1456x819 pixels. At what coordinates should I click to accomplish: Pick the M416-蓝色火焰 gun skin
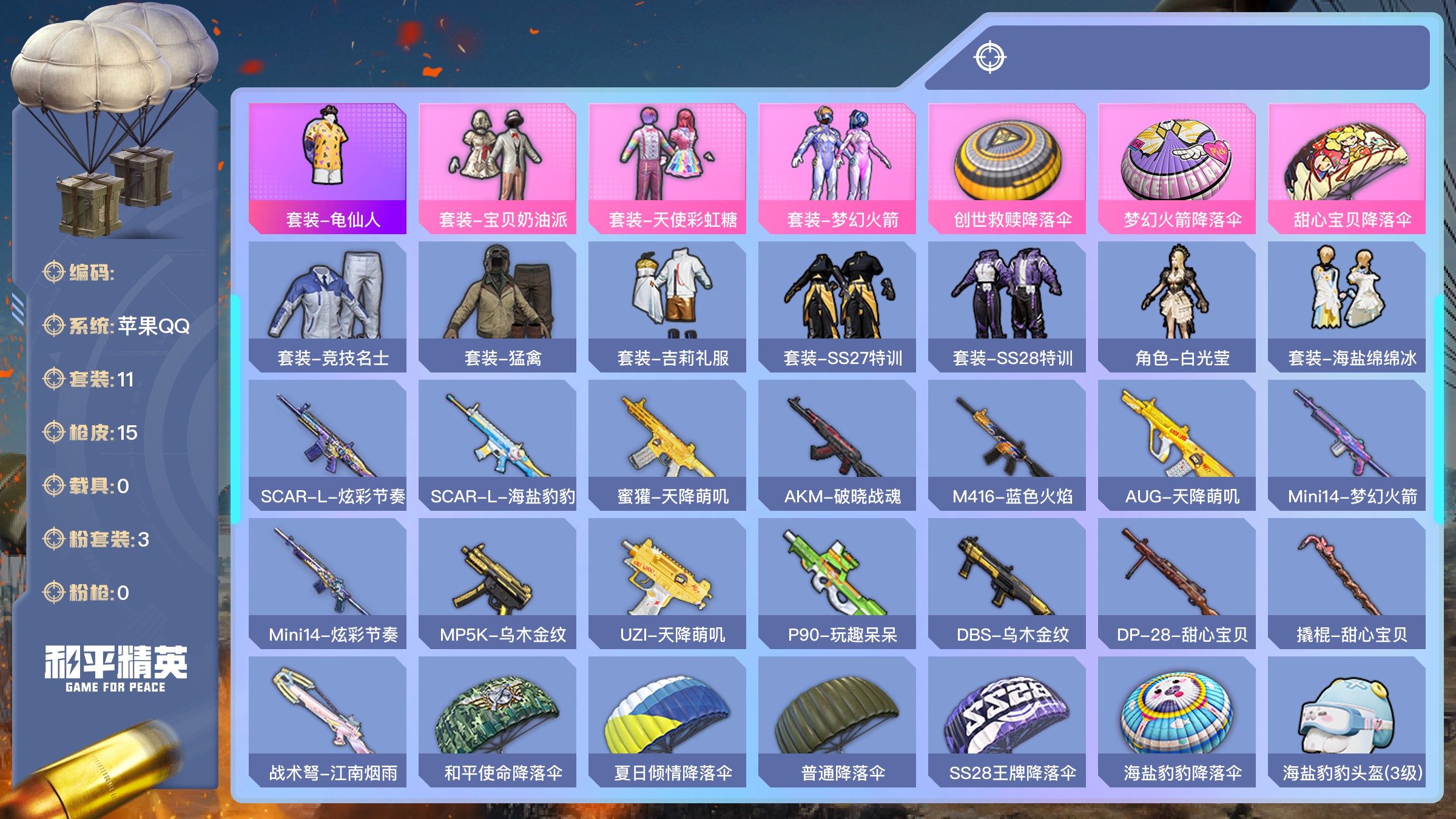click(1007, 445)
